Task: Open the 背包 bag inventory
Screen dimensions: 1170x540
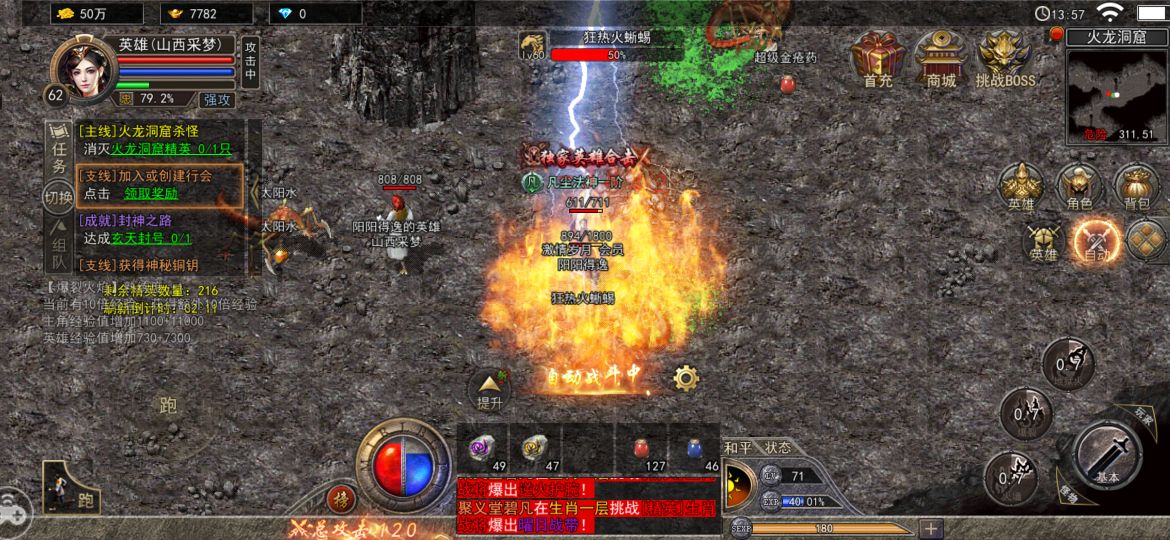Action: (x=1135, y=186)
